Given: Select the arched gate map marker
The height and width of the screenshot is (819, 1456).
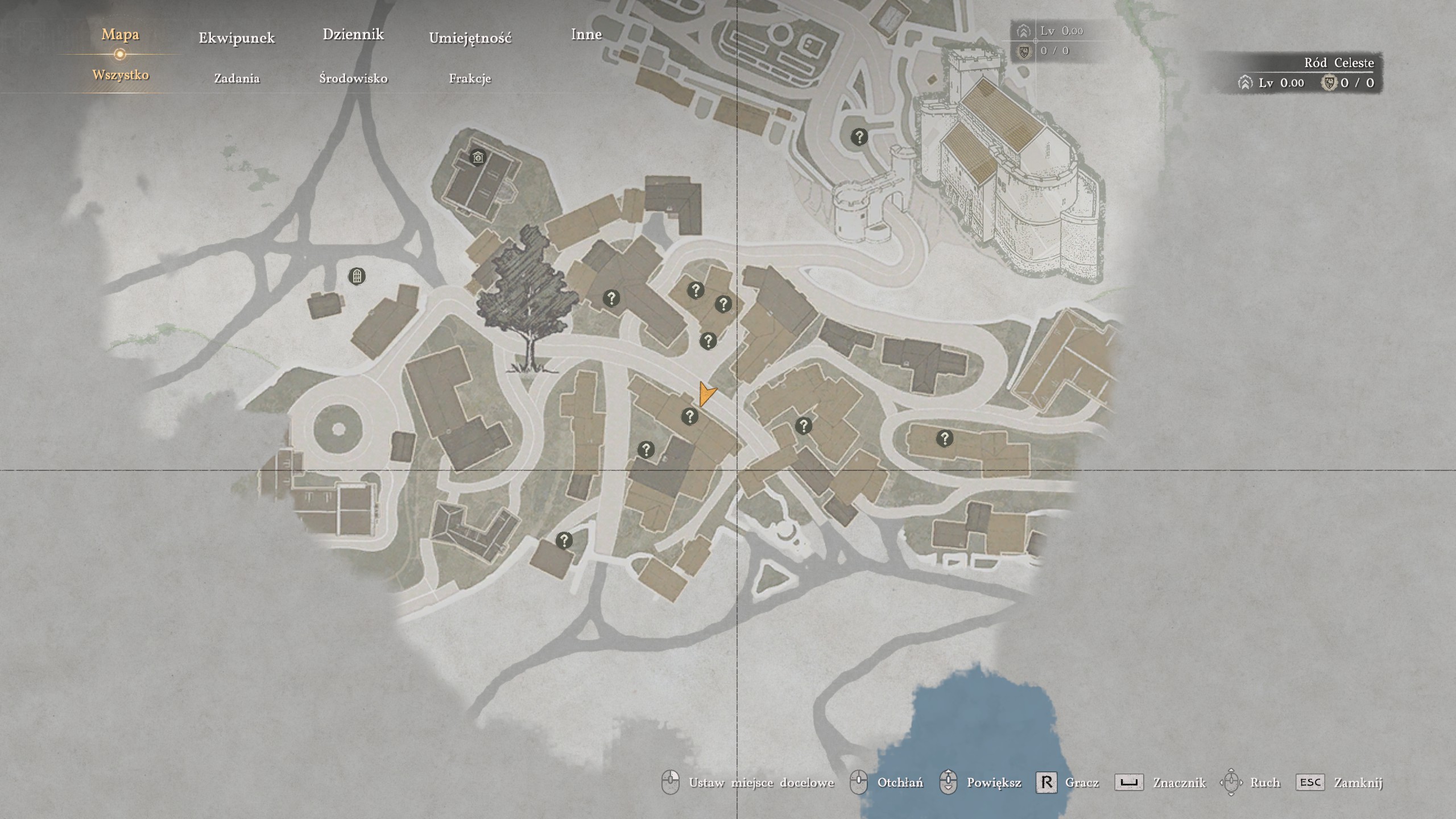Looking at the screenshot, I should pos(357,276).
